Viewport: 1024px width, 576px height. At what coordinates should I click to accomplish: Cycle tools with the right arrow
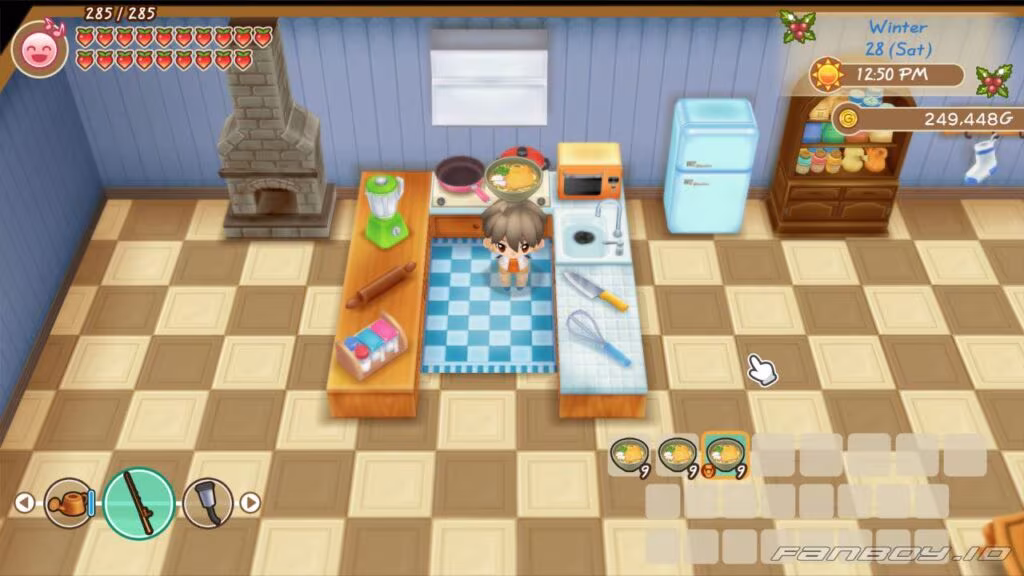click(x=250, y=503)
